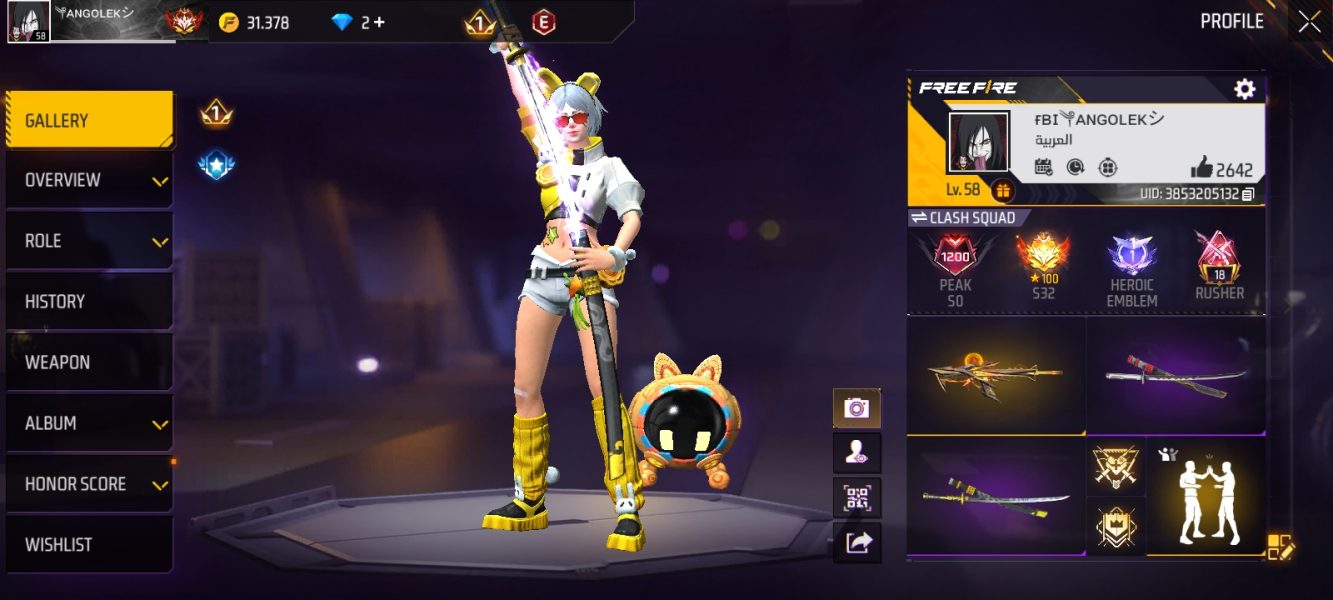Switch to the Role tab
Viewport: 1333px width, 600px height.
point(89,241)
